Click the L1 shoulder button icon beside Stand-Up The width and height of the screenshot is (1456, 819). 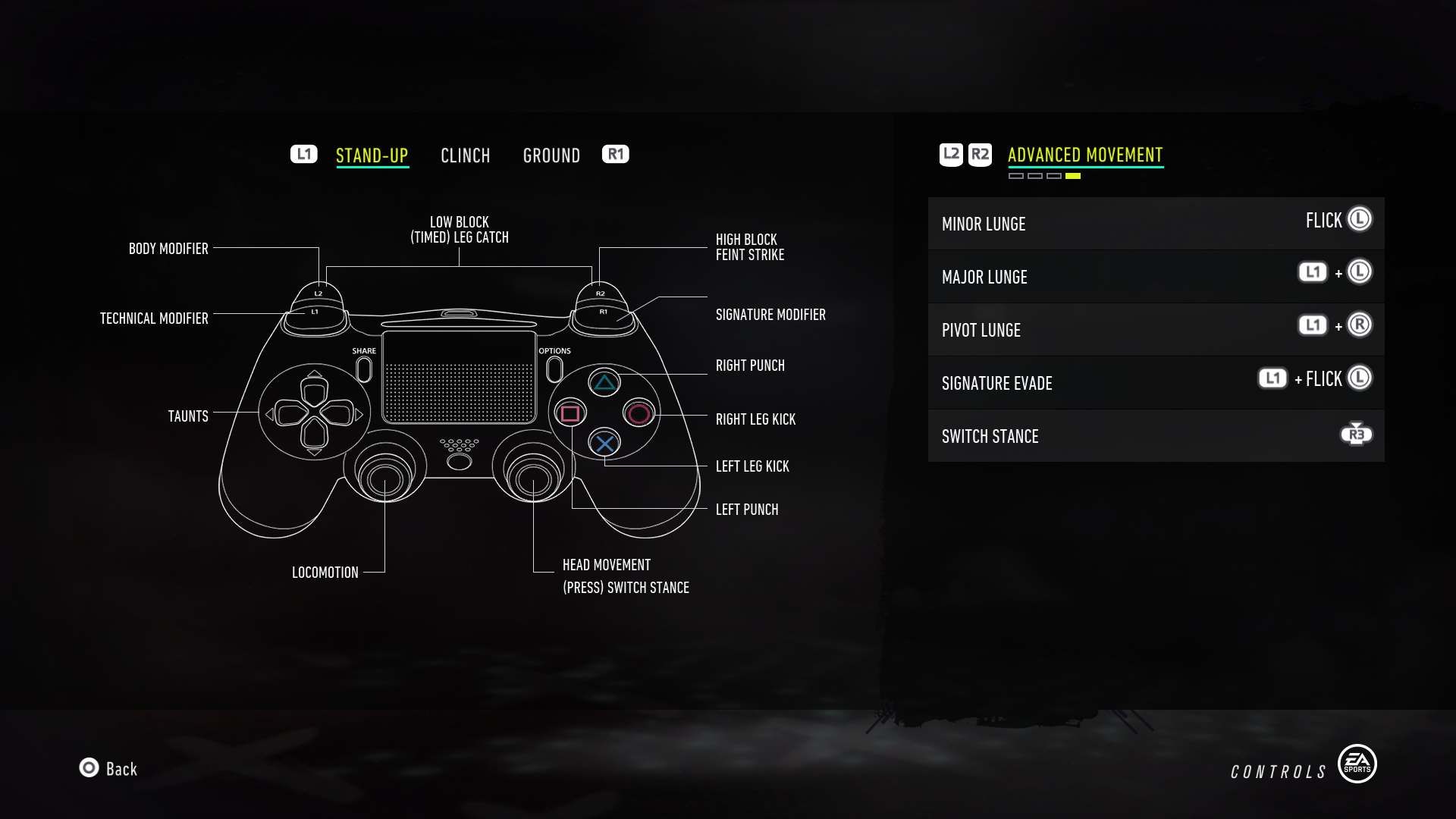[x=303, y=154]
